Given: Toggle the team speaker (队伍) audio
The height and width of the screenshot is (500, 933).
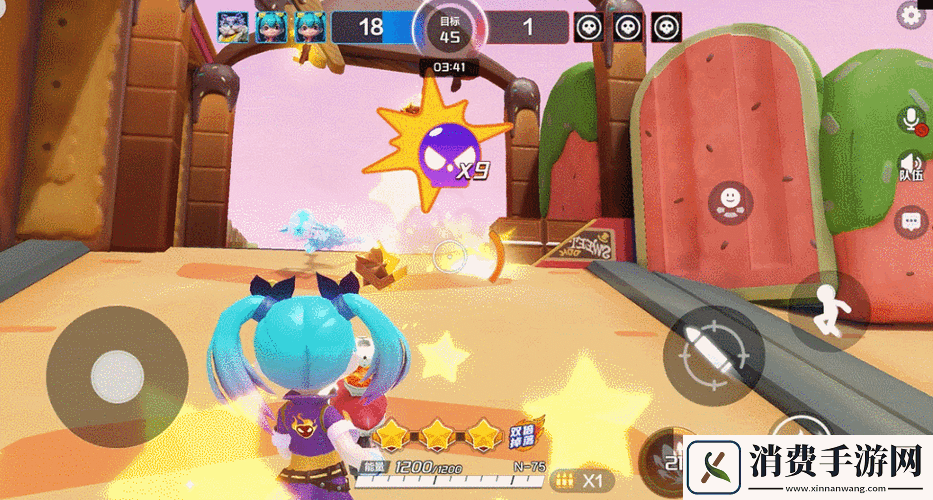Looking at the screenshot, I should [911, 167].
